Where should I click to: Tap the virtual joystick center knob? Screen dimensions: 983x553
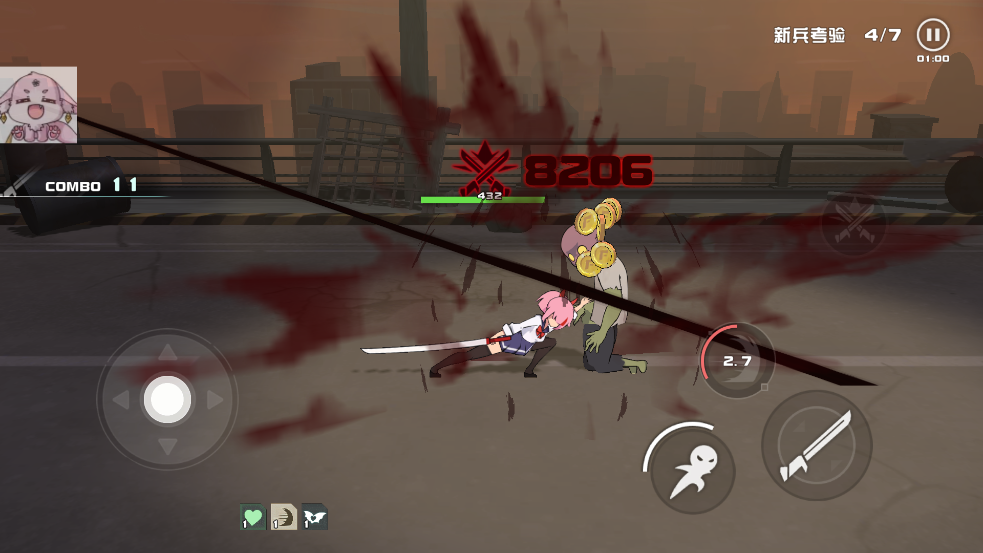tap(167, 400)
